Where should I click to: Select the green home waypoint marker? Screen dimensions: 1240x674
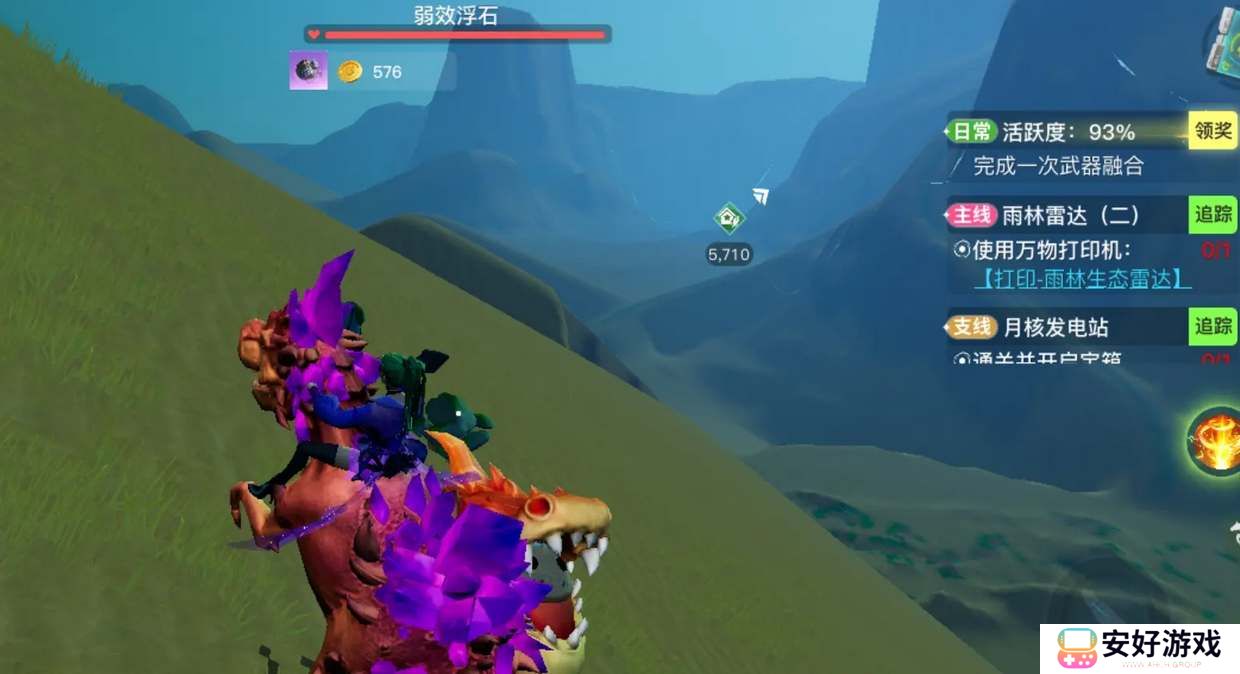pos(729,218)
